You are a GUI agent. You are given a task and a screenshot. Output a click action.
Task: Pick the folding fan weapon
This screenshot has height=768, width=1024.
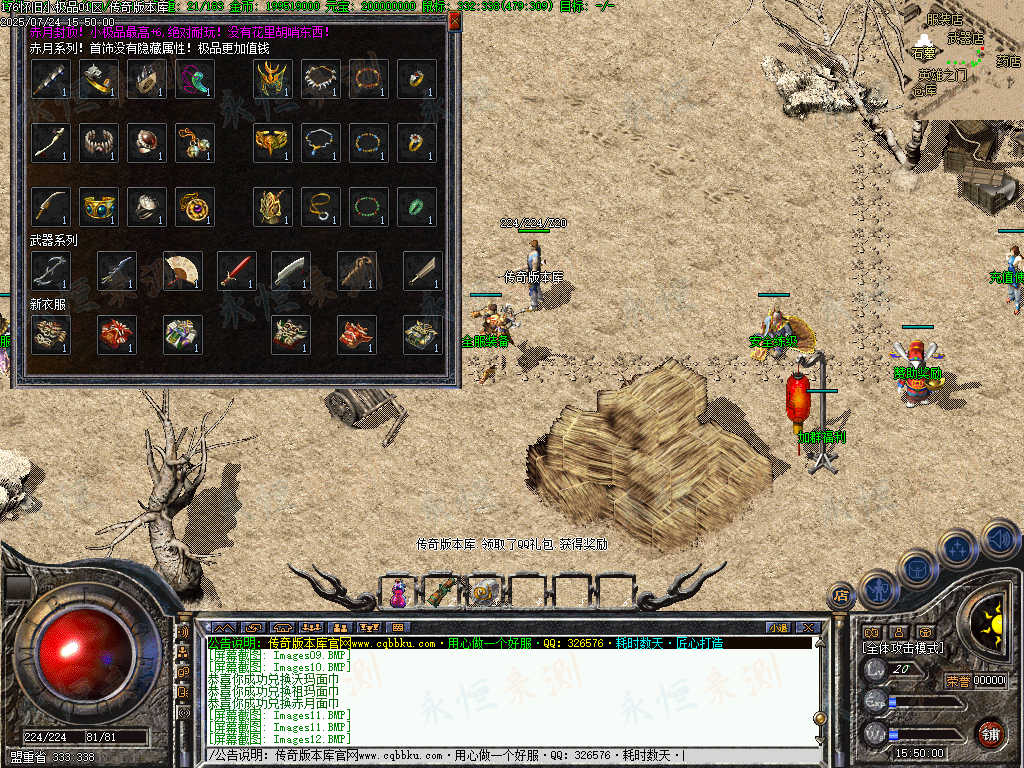[x=183, y=270]
